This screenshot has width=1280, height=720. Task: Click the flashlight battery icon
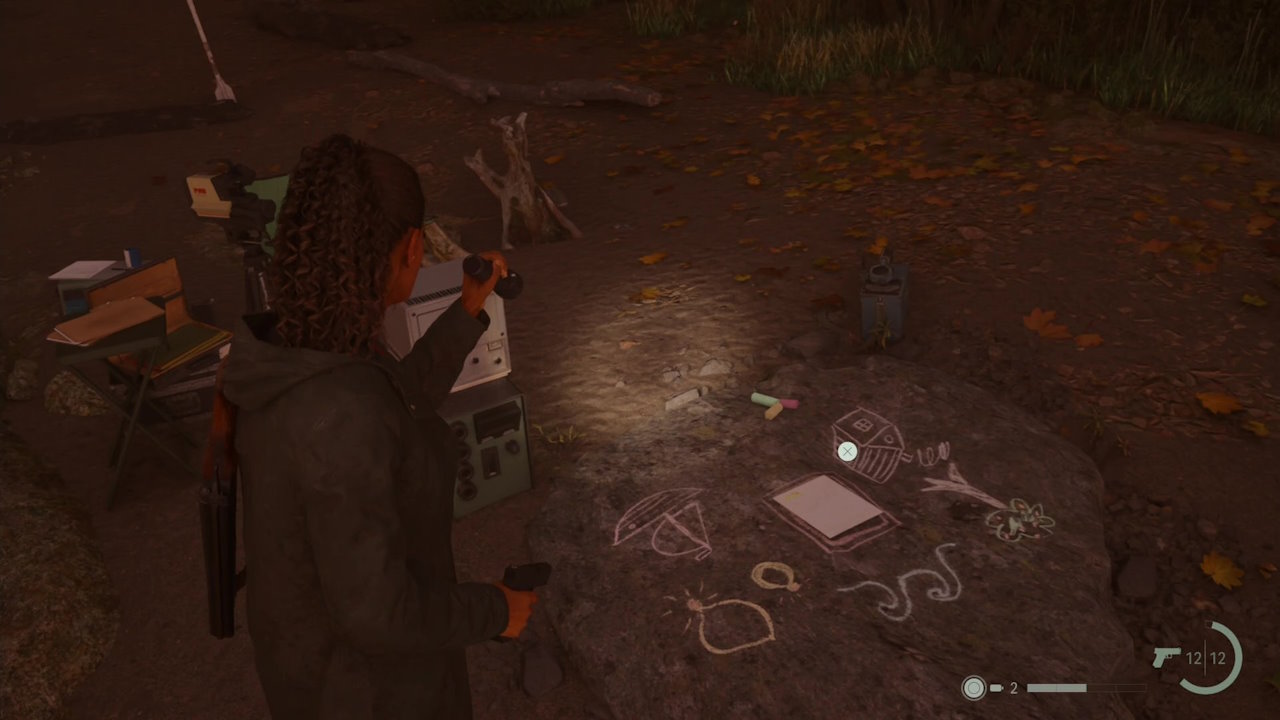click(997, 688)
